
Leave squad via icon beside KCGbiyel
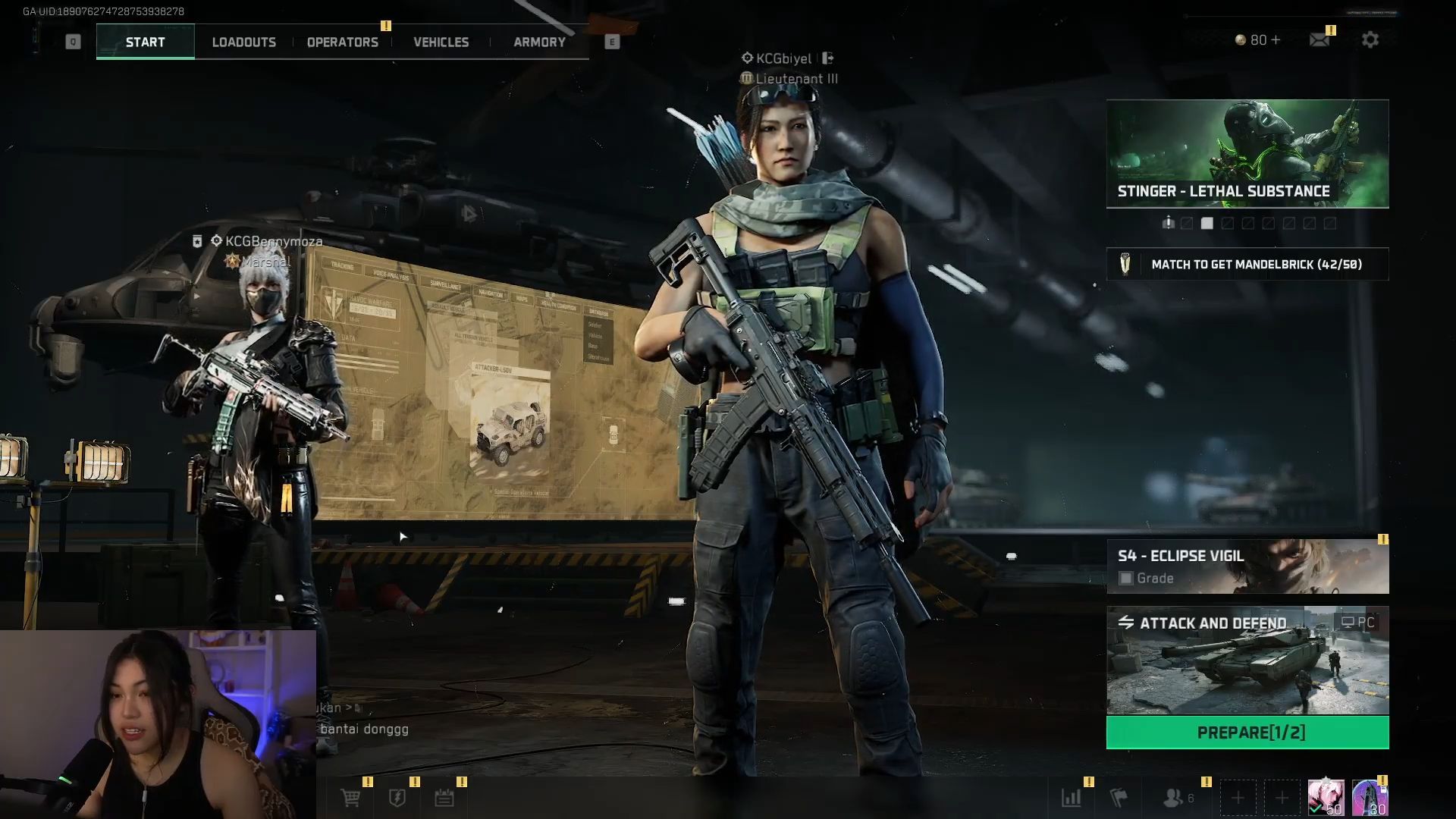pos(827,58)
